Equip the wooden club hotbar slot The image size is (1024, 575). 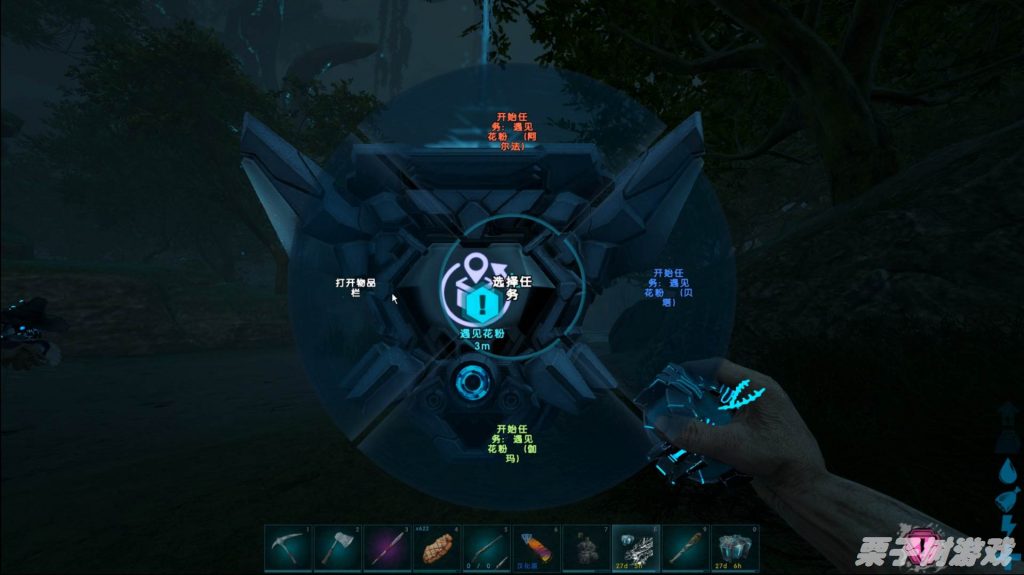click(686, 548)
